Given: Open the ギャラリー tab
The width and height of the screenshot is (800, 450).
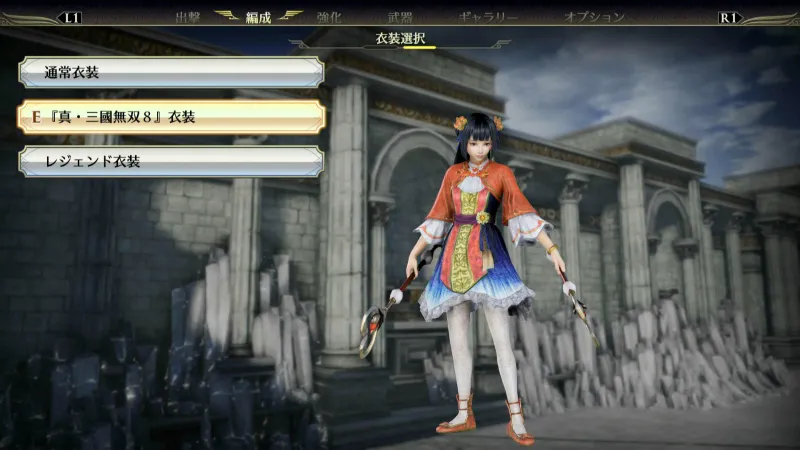Looking at the screenshot, I should pyautogui.click(x=488, y=17).
